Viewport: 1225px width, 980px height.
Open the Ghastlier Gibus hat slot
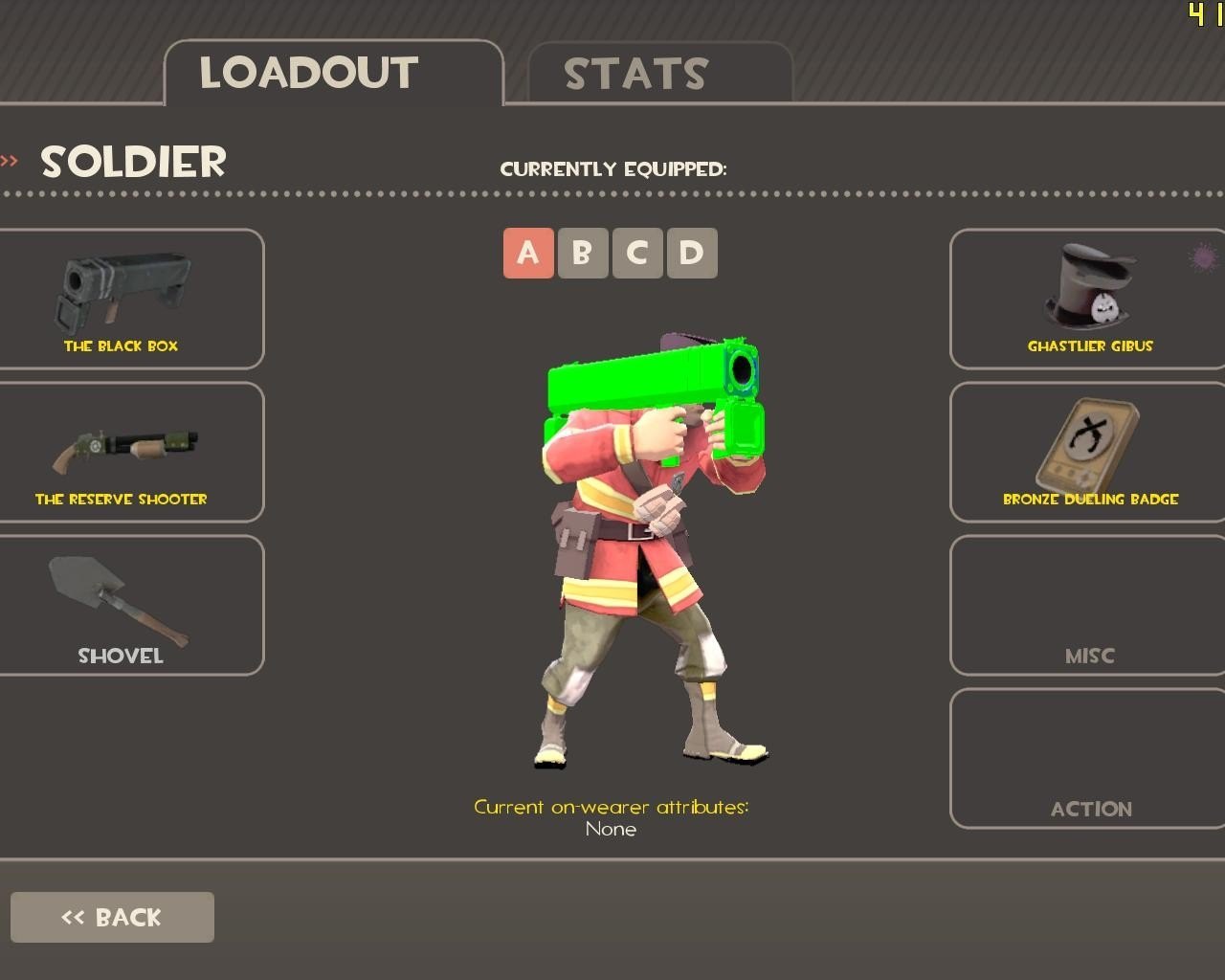coord(1088,299)
